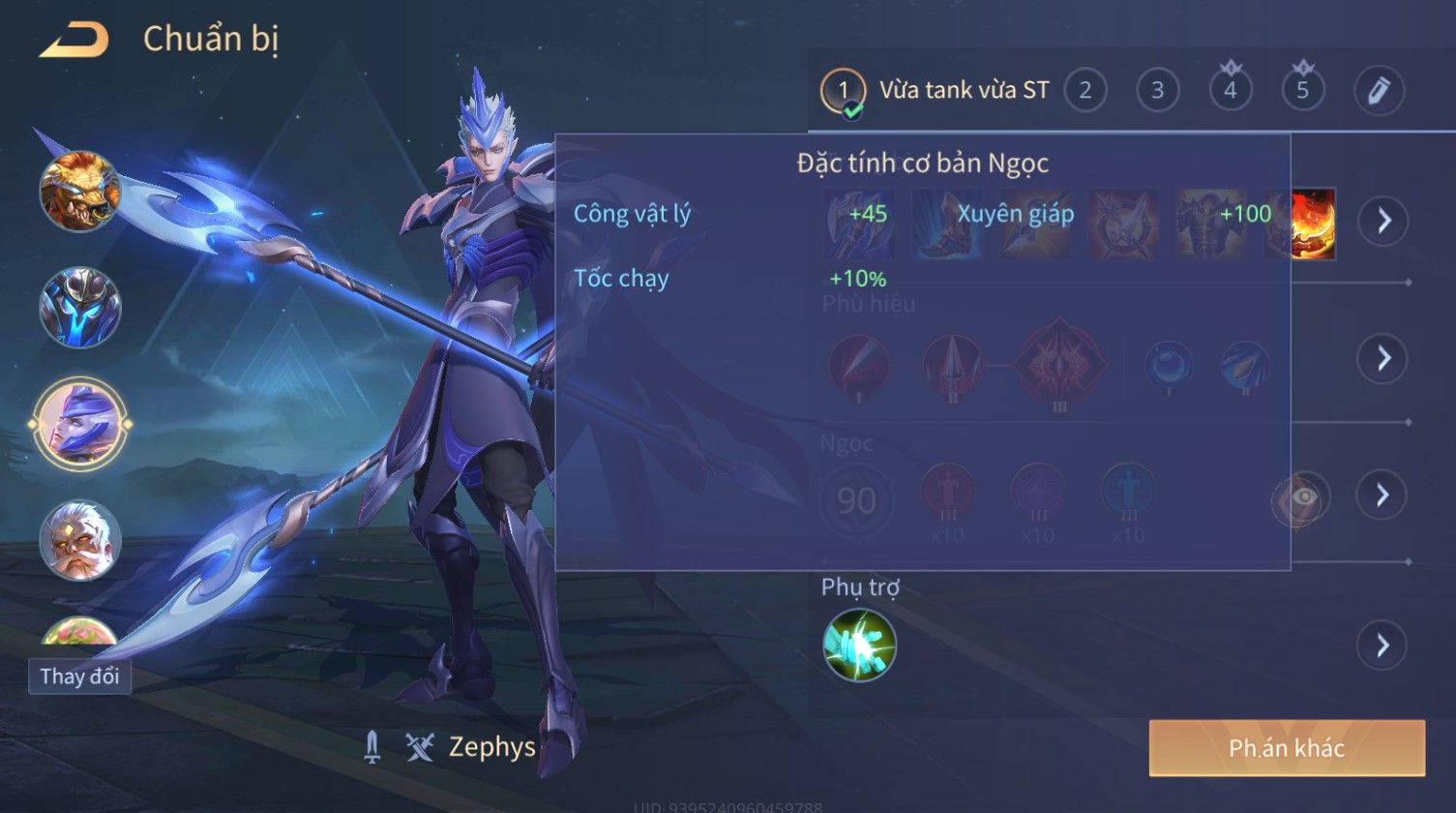Choose the blue armored hero portrait
This screenshot has width=1456, height=813.
coord(80,308)
